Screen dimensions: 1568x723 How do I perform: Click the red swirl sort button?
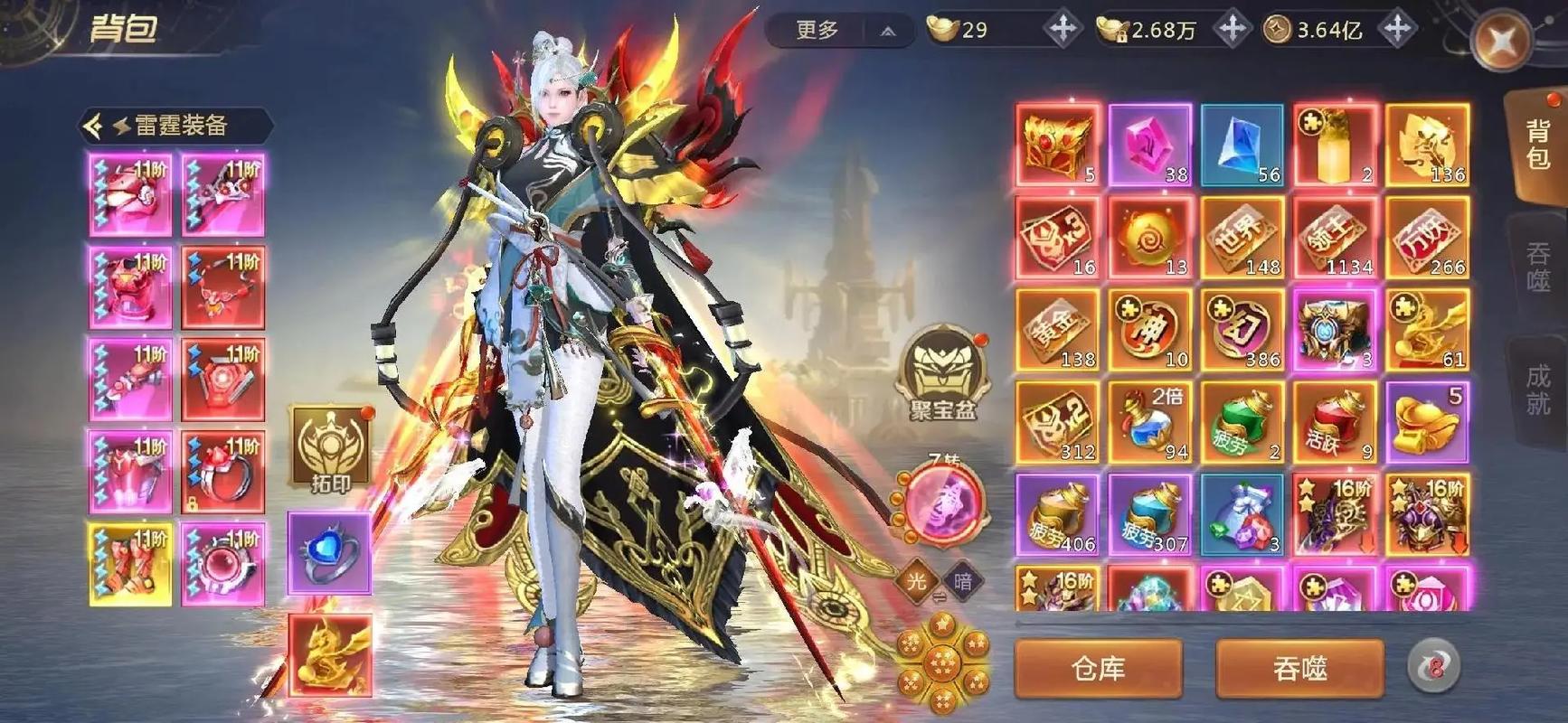point(1433,667)
